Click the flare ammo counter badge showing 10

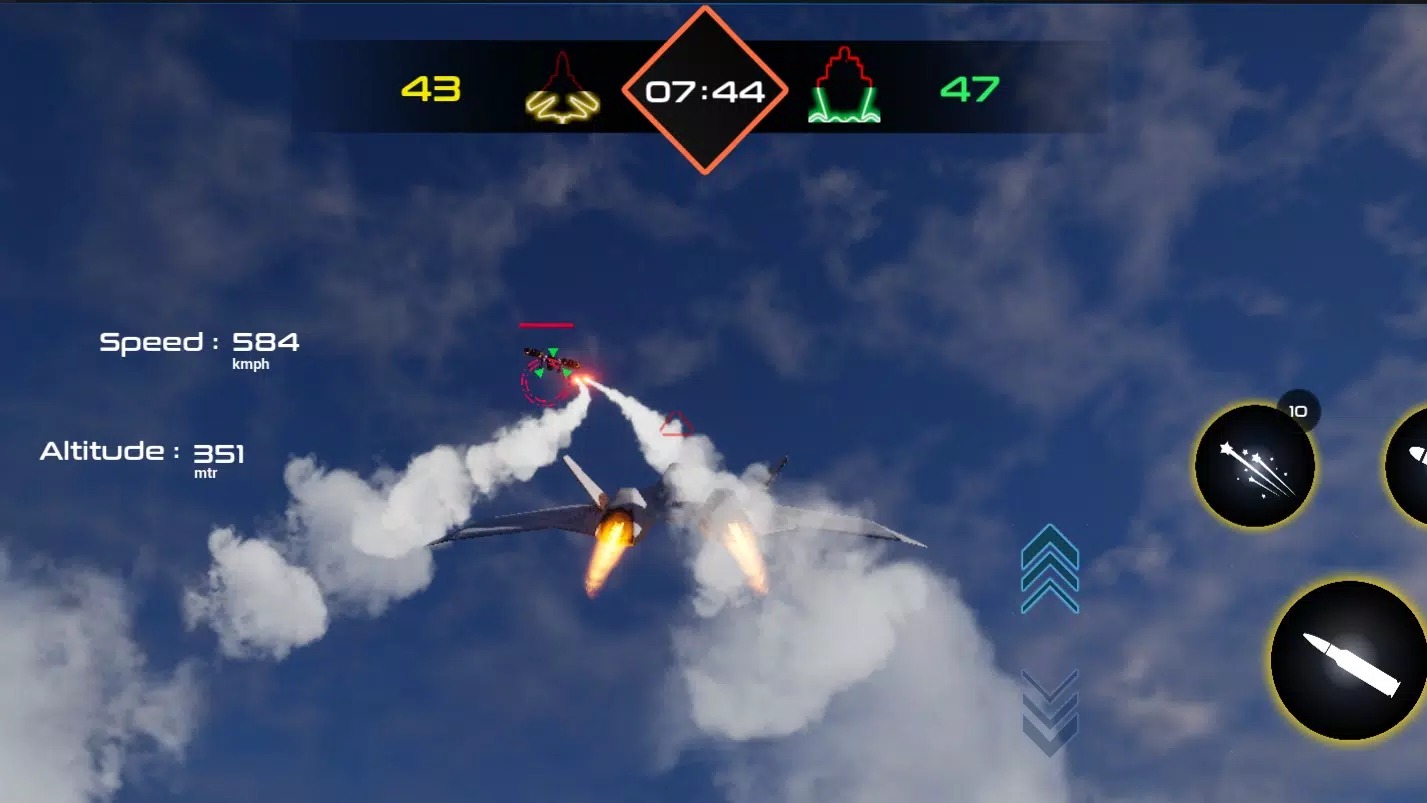pyautogui.click(x=1298, y=410)
